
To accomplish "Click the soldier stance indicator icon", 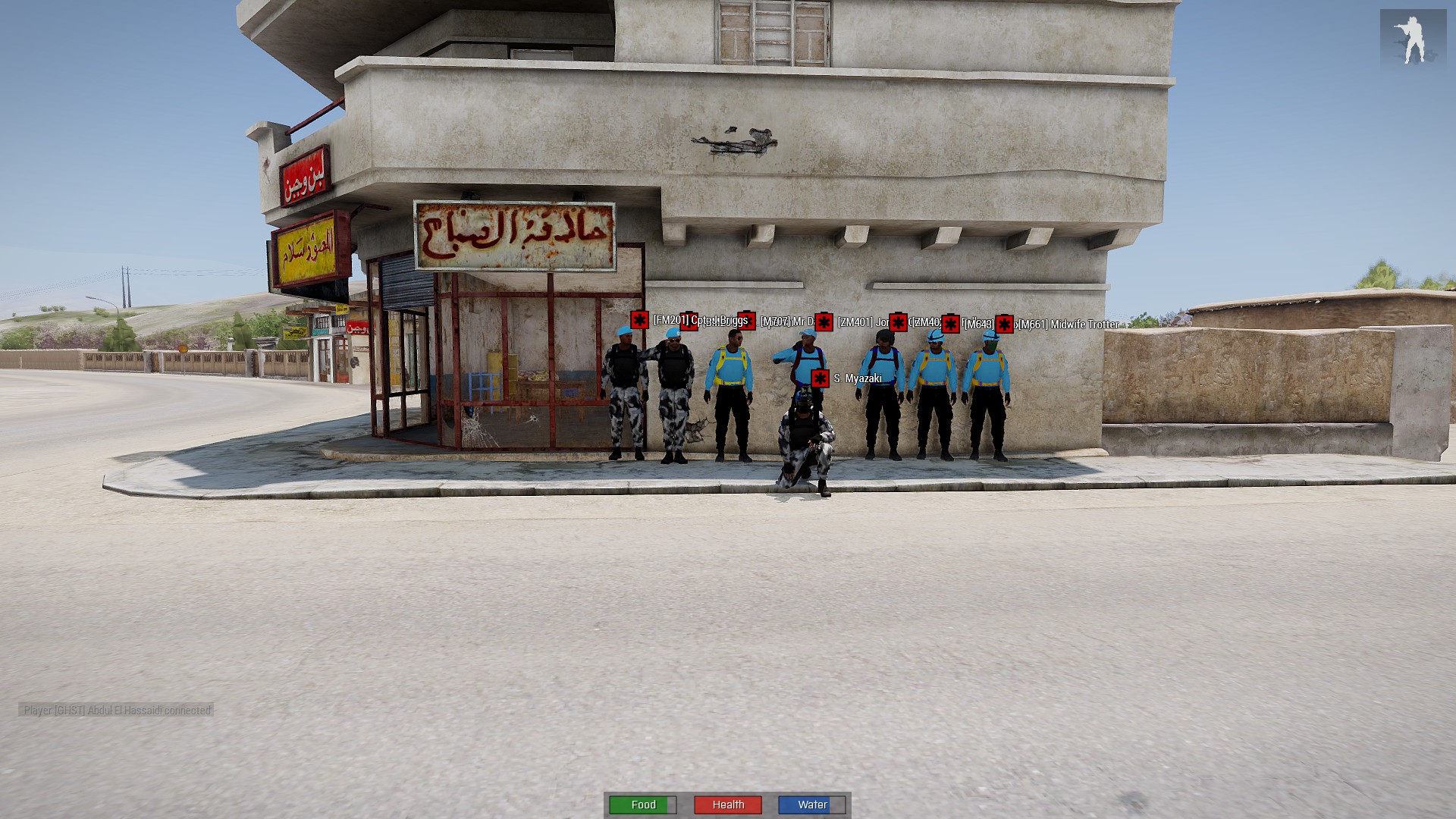I will (1412, 39).
